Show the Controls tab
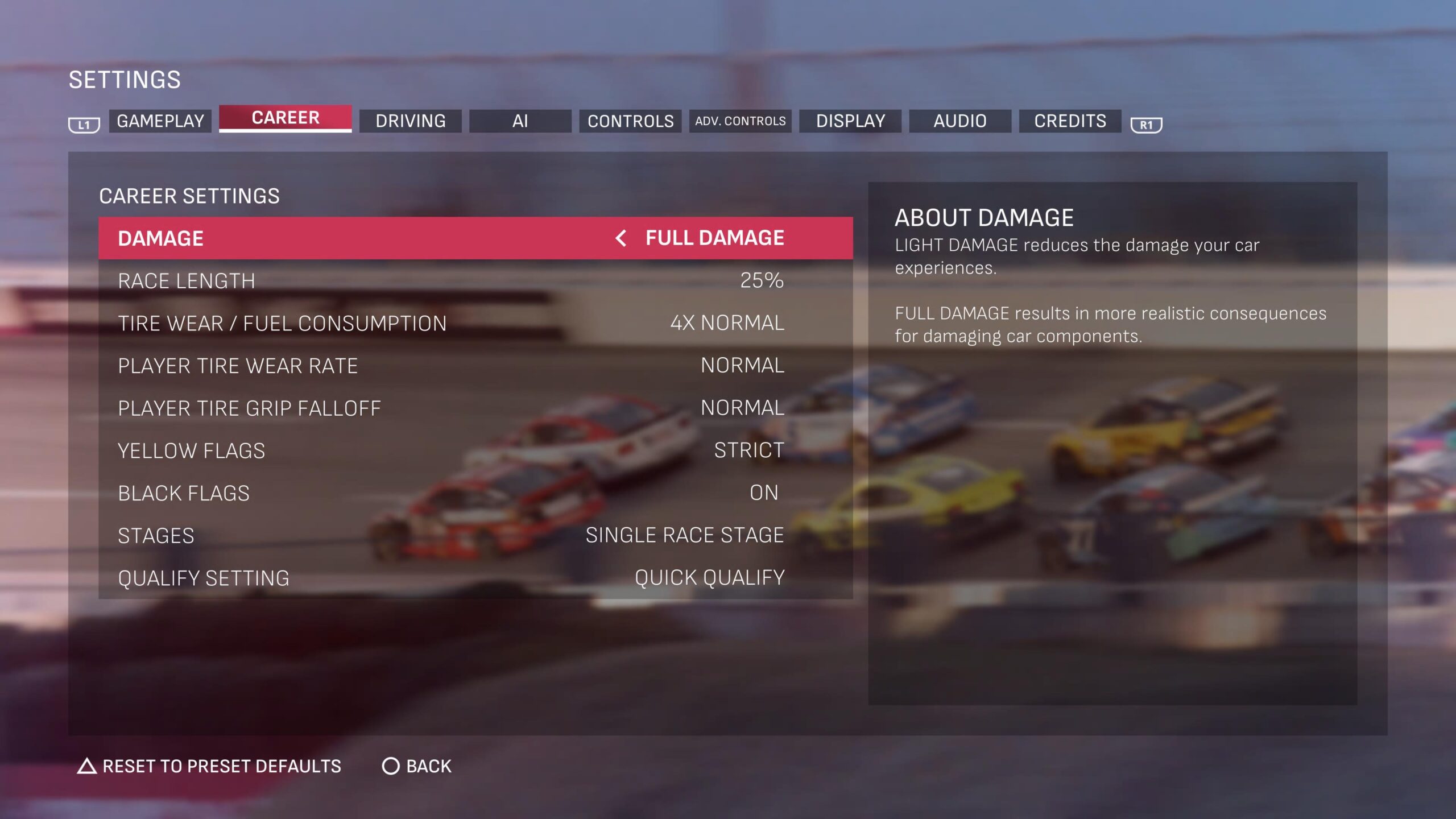The height and width of the screenshot is (819, 1456). click(x=630, y=121)
